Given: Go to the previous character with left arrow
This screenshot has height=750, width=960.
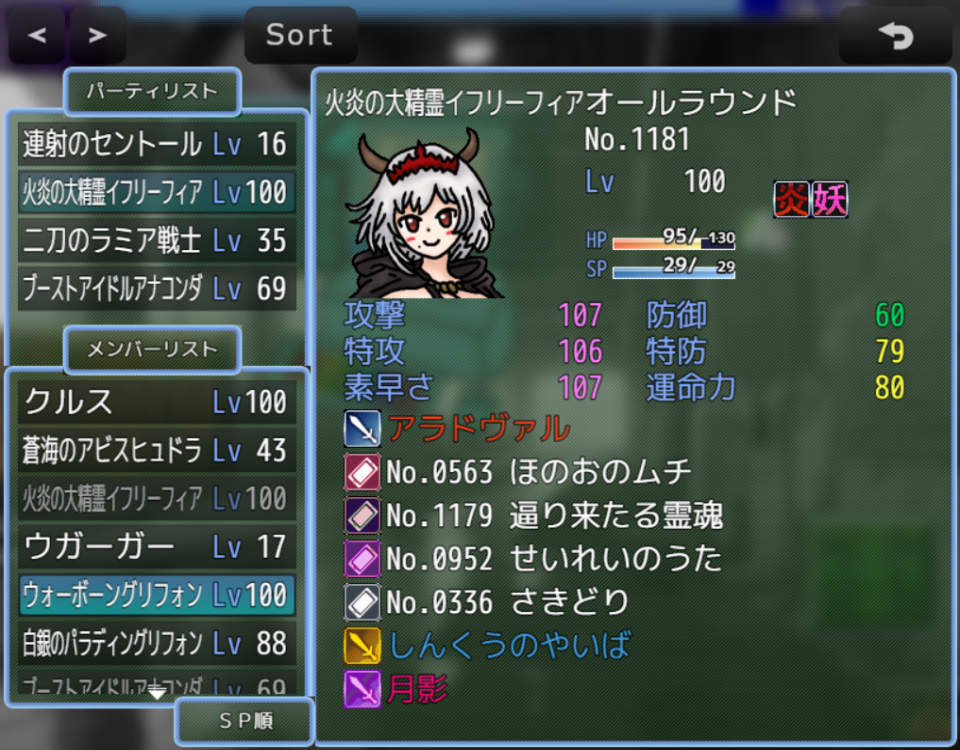Looking at the screenshot, I should point(38,35).
